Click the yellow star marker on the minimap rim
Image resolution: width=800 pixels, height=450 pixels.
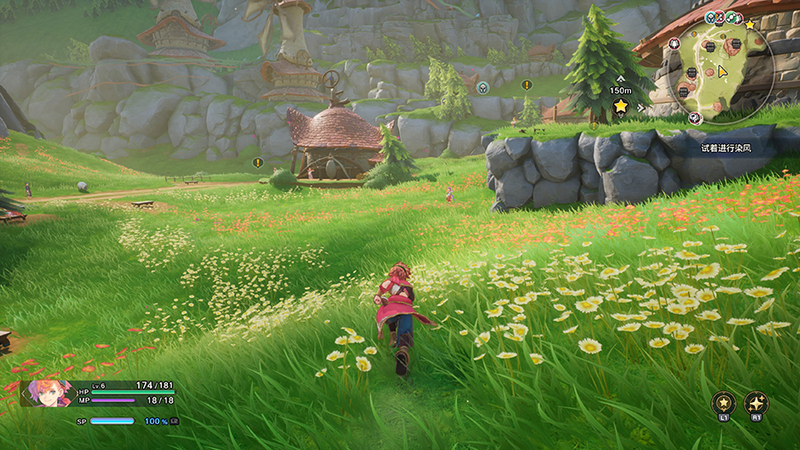(750, 23)
